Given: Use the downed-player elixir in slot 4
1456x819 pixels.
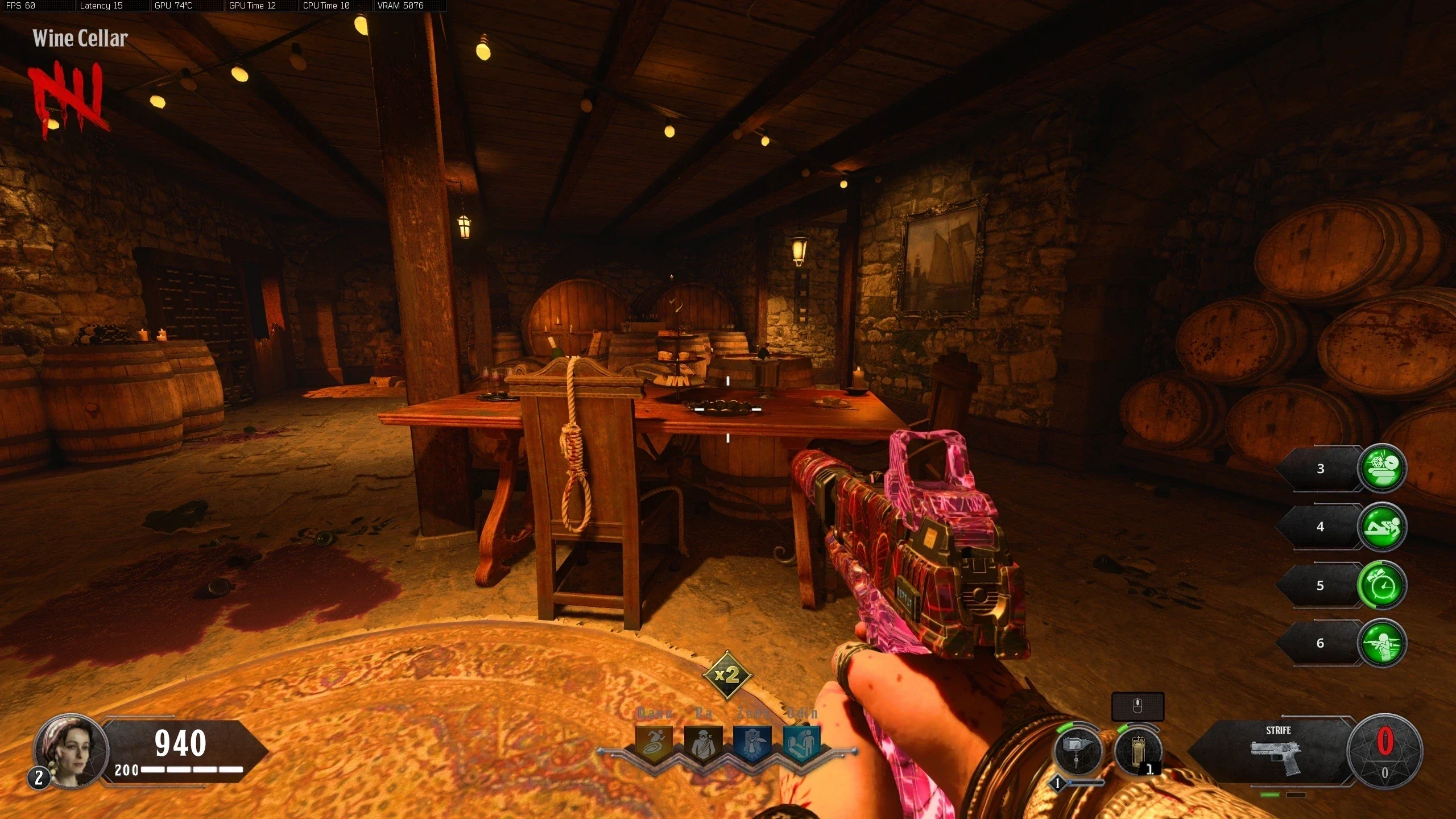Looking at the screenshot, I should 1381,527.
